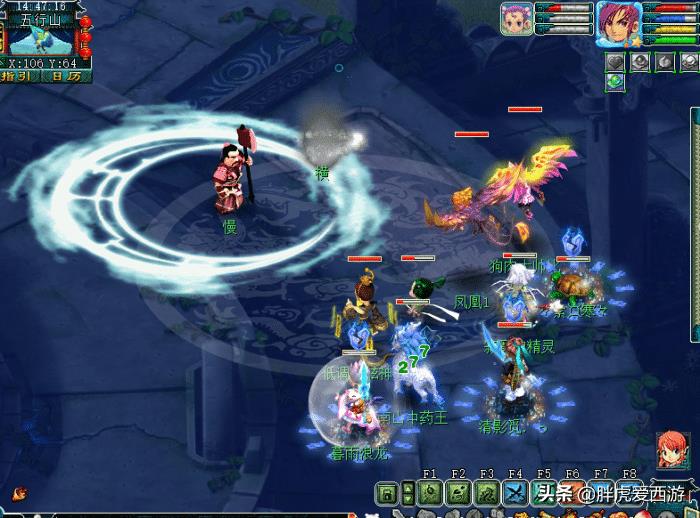Use the F4 blue crossed-swords skill
This screenshot has height=518, width=700.
coord(515,492)
